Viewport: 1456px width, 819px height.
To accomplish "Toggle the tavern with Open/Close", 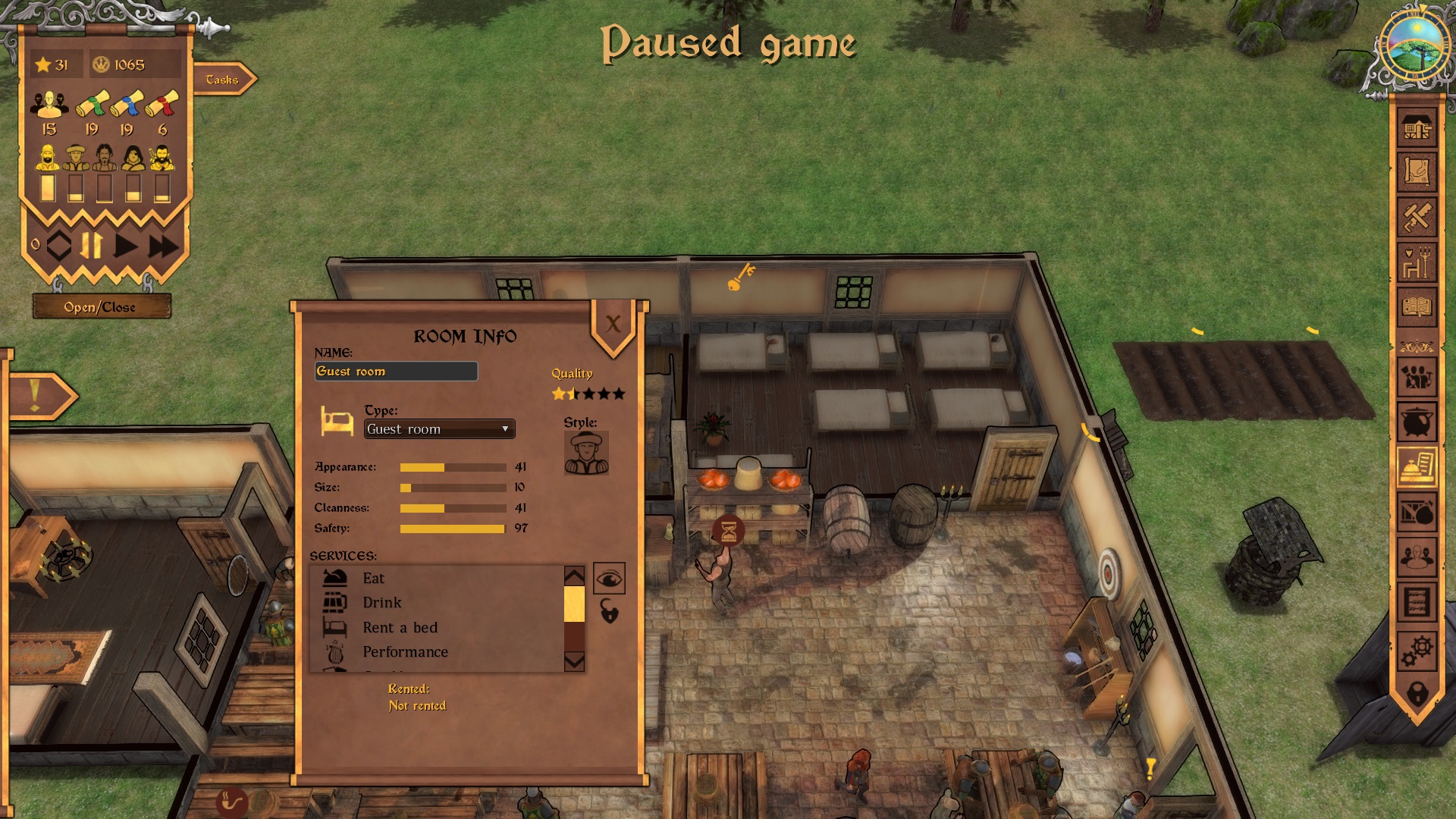I will coord(101,307).
